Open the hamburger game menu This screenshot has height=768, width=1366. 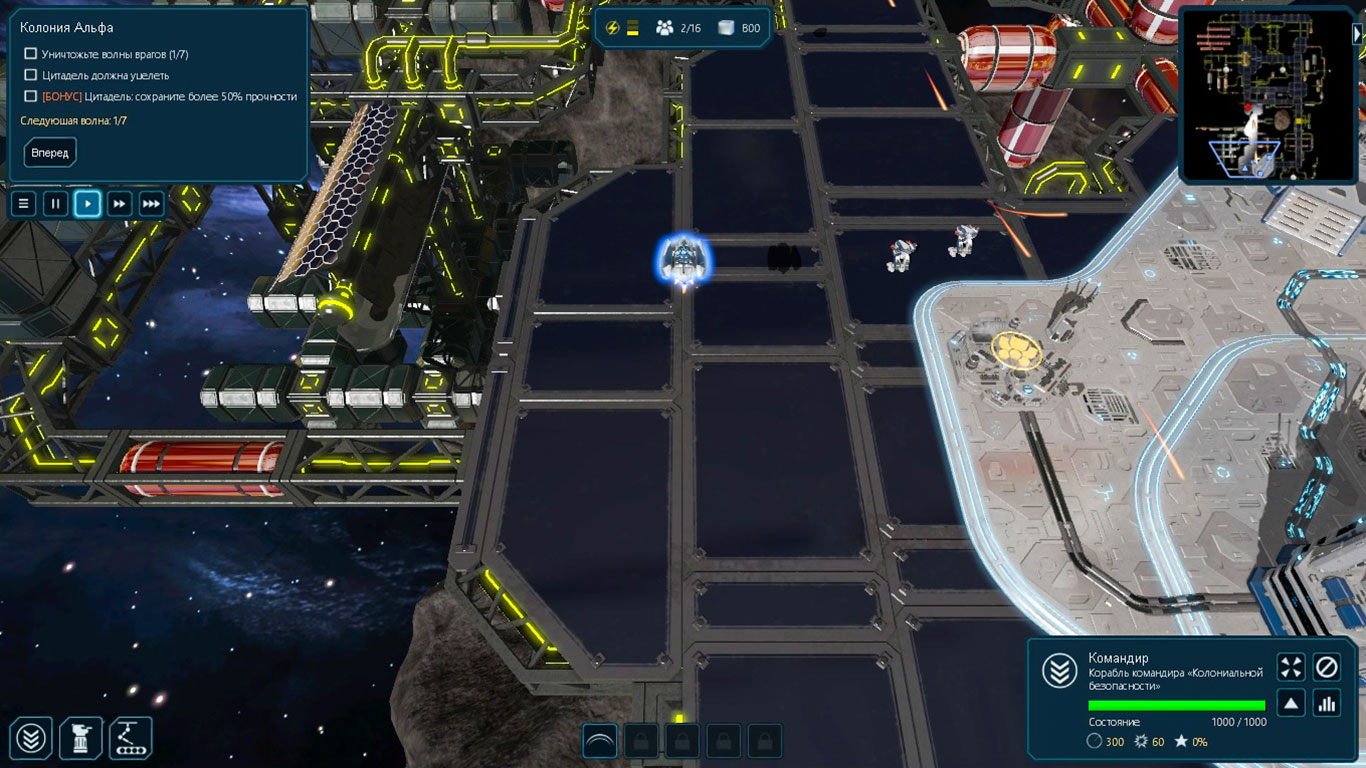[24, 204]
